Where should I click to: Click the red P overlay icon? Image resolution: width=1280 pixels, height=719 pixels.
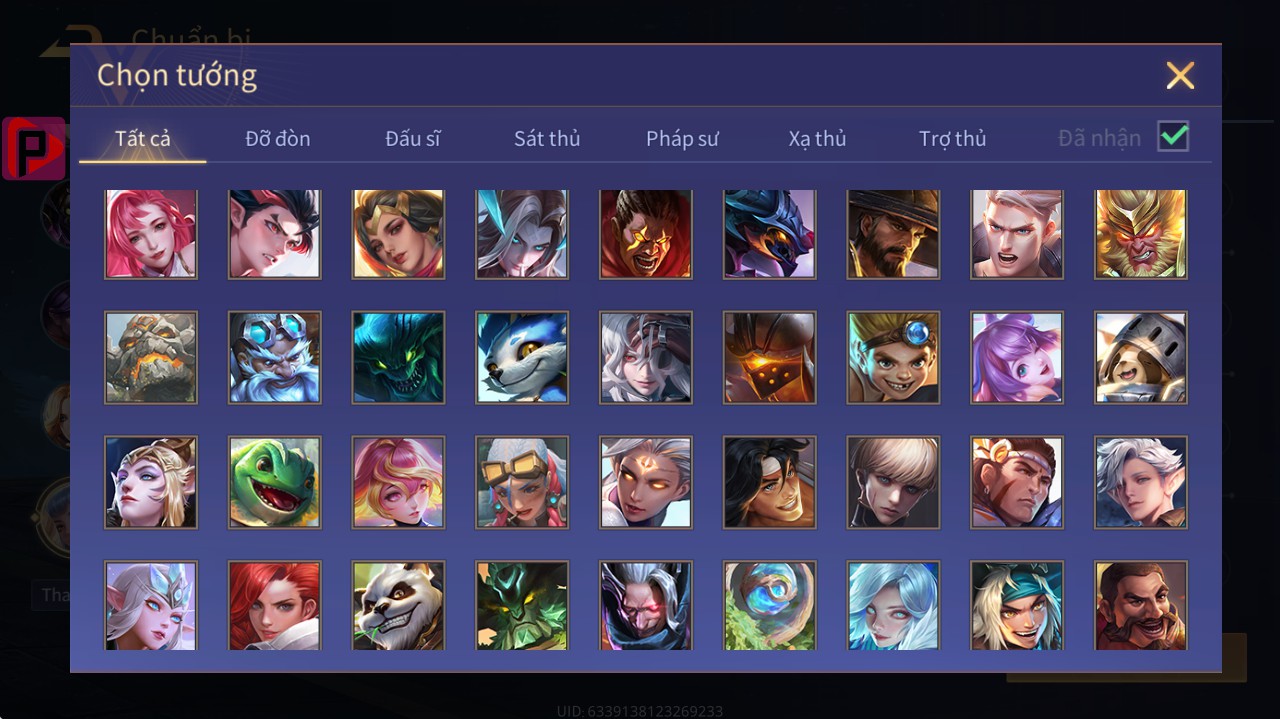point(34,149)
